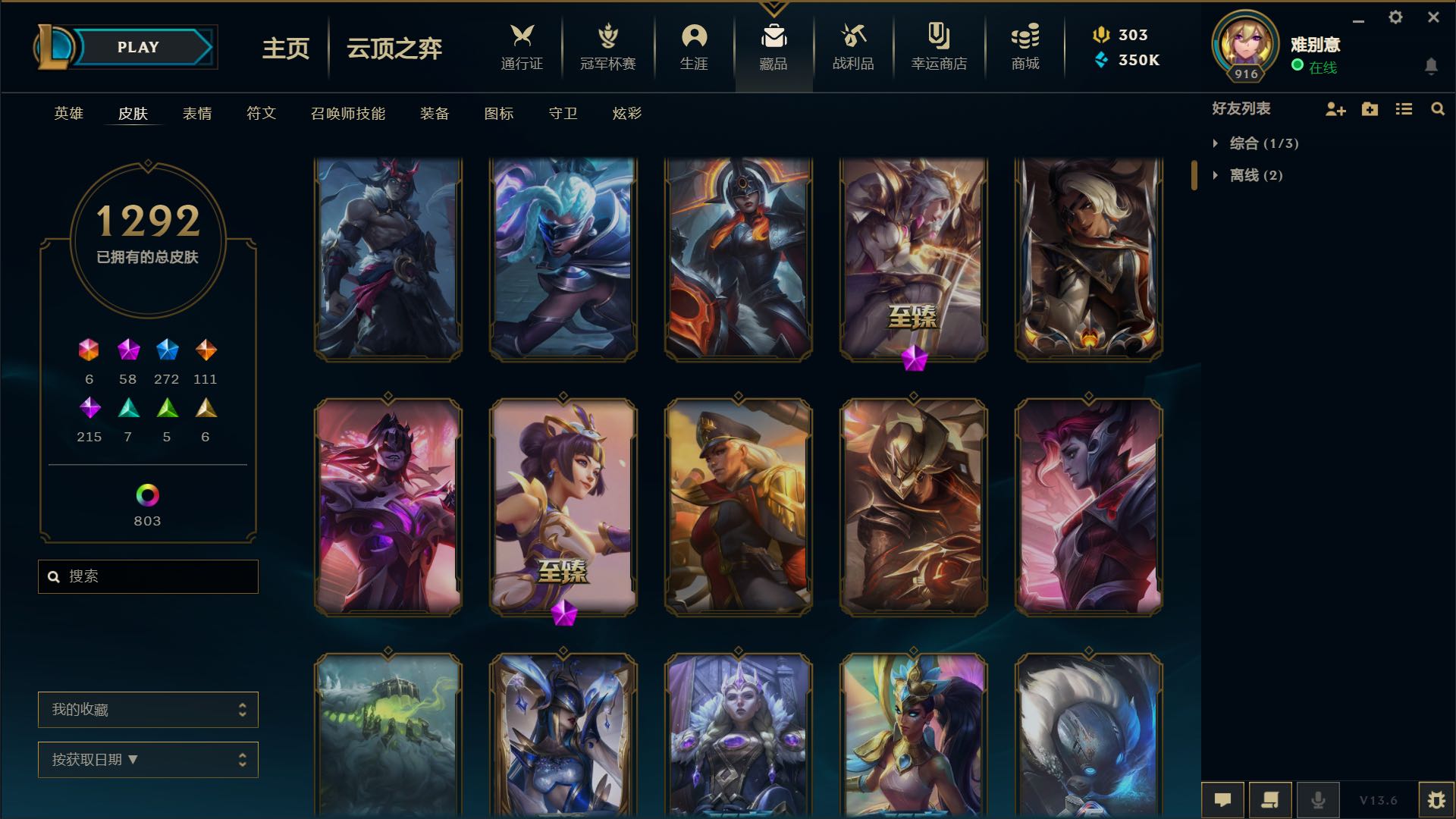Screen dimensions: 1456x819
Task: Open friend list search icon
Action: click(x=1437, y=109)
